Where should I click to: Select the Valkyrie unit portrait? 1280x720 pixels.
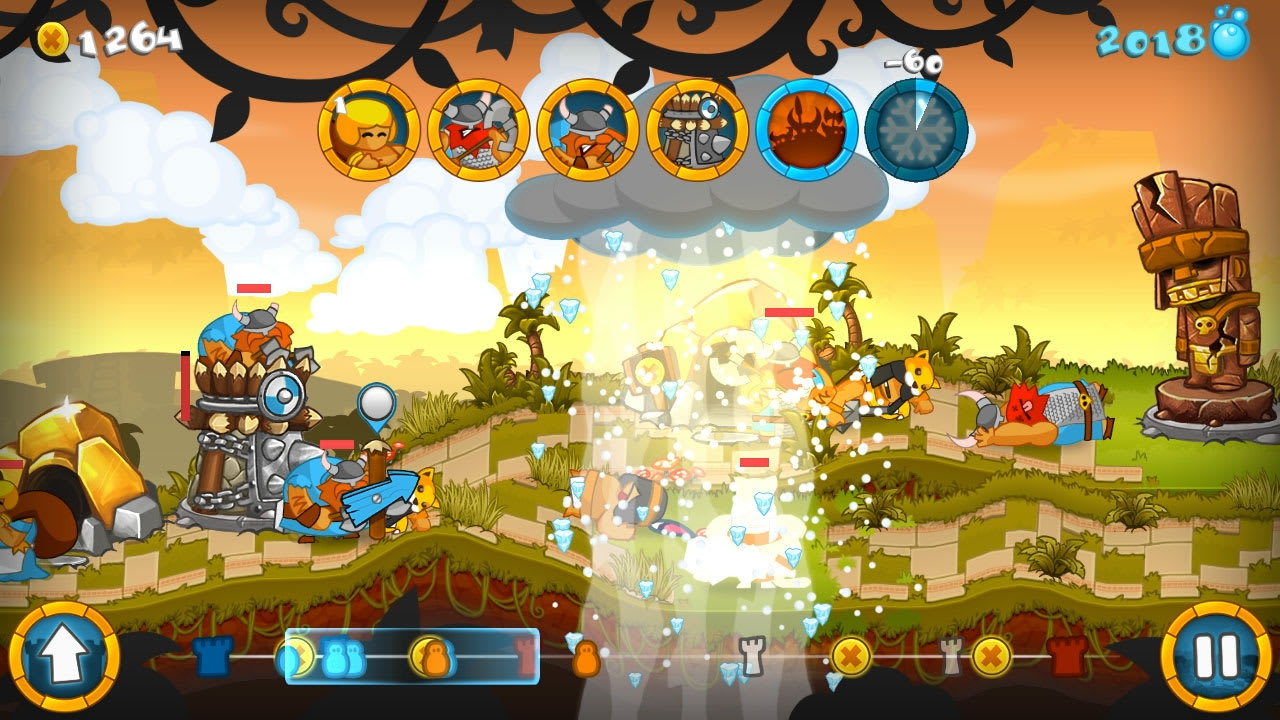[368, 130]
